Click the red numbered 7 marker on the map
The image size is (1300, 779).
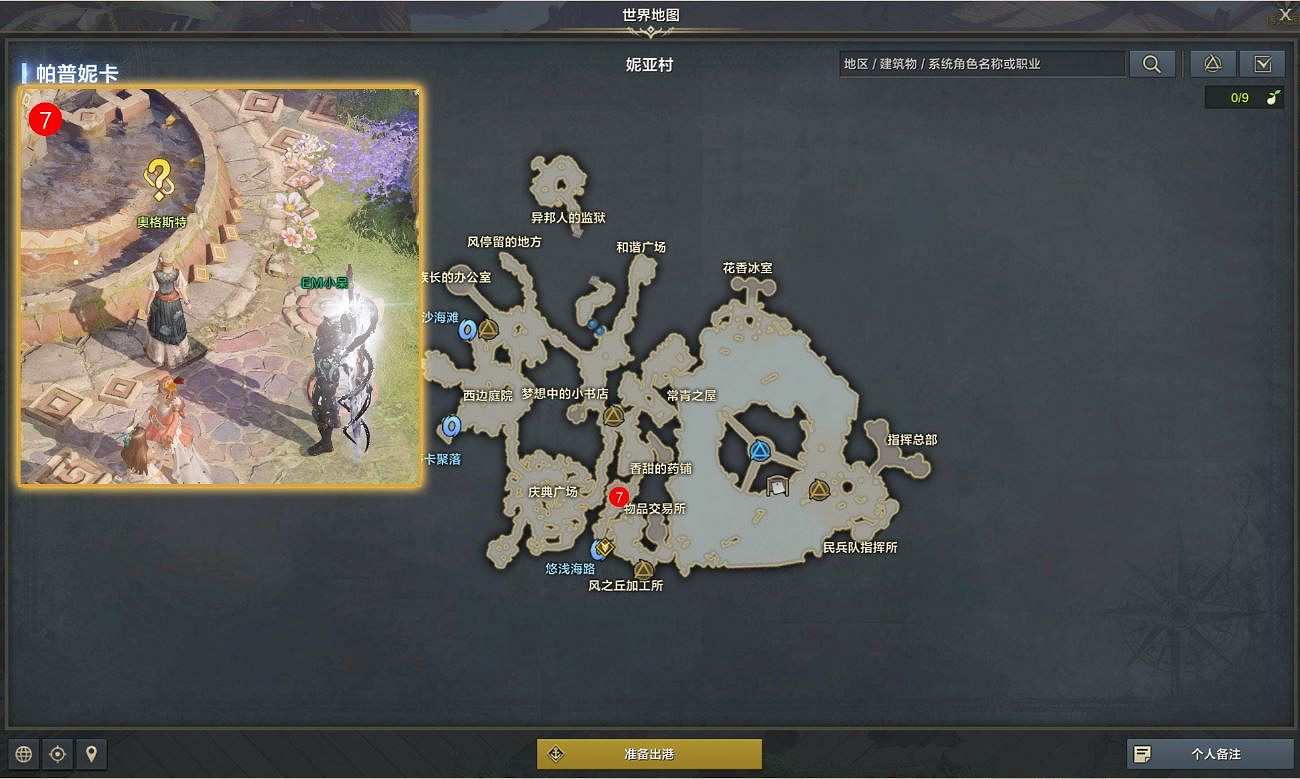[x=619, y=495]
